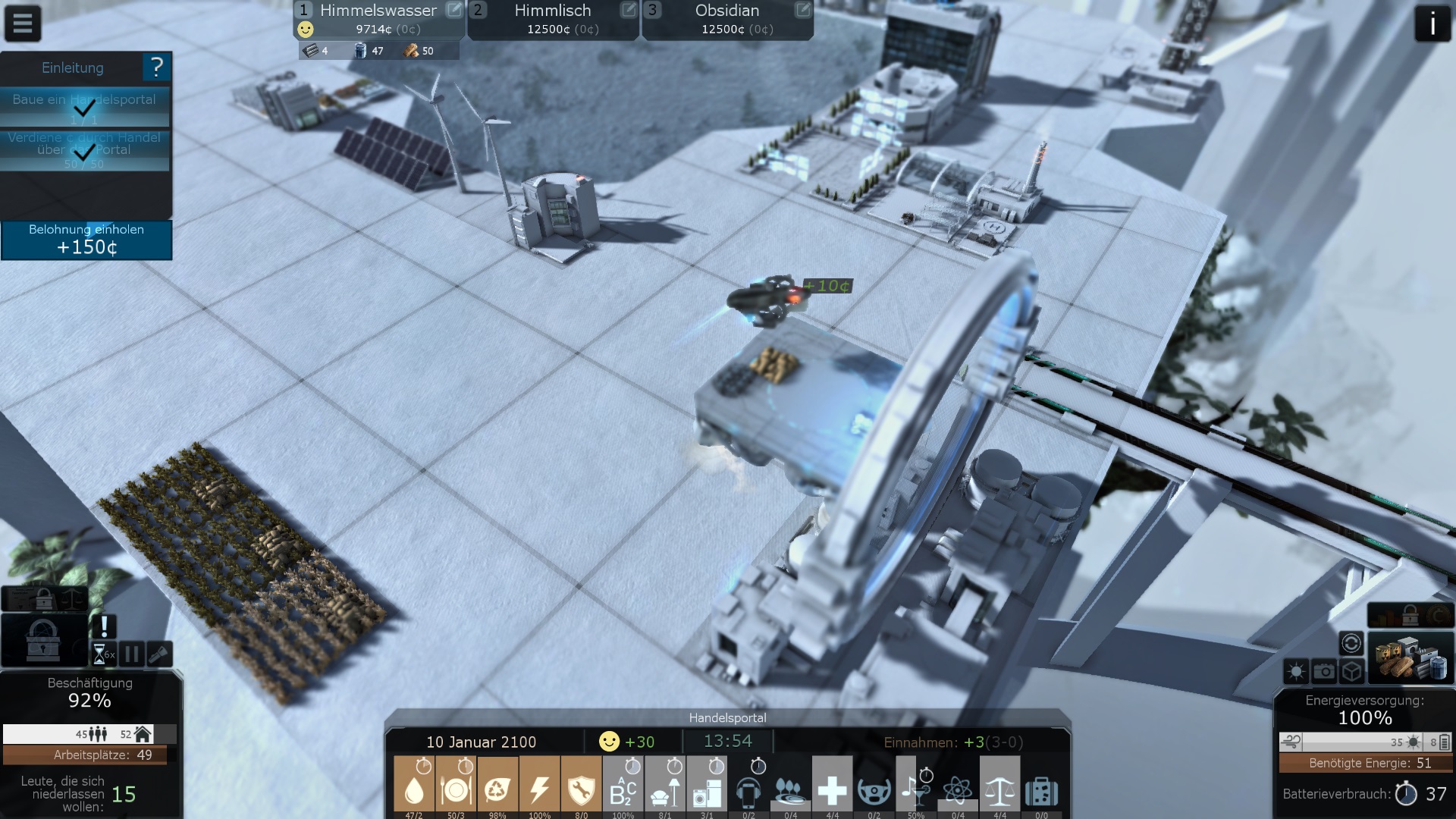The image size is (1456, 819).
Task: Select the lightning bolt energy category
Action: tap(539, 786)
